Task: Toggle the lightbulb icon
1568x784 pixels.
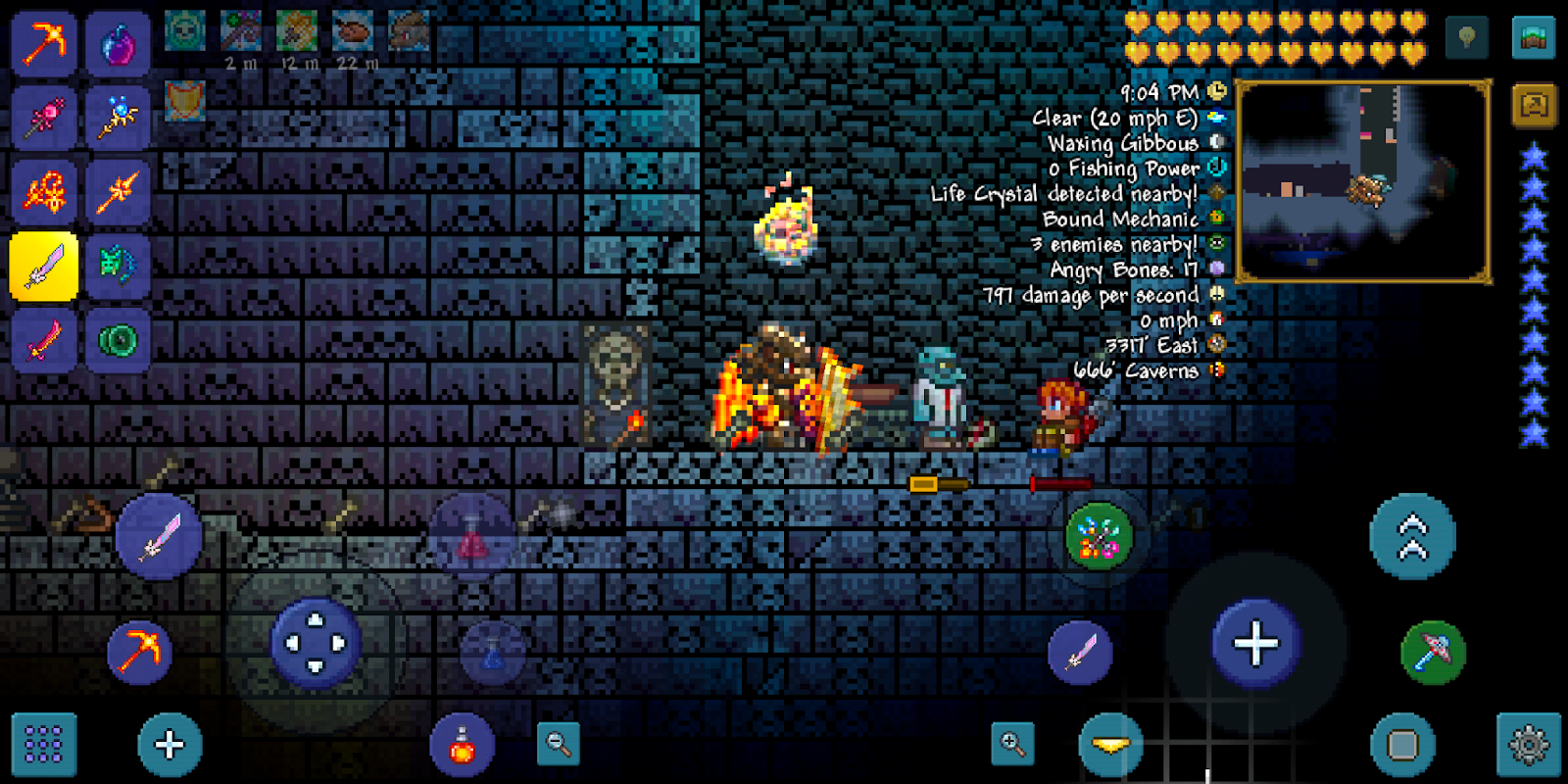Action: click(x=1467, y=38)
